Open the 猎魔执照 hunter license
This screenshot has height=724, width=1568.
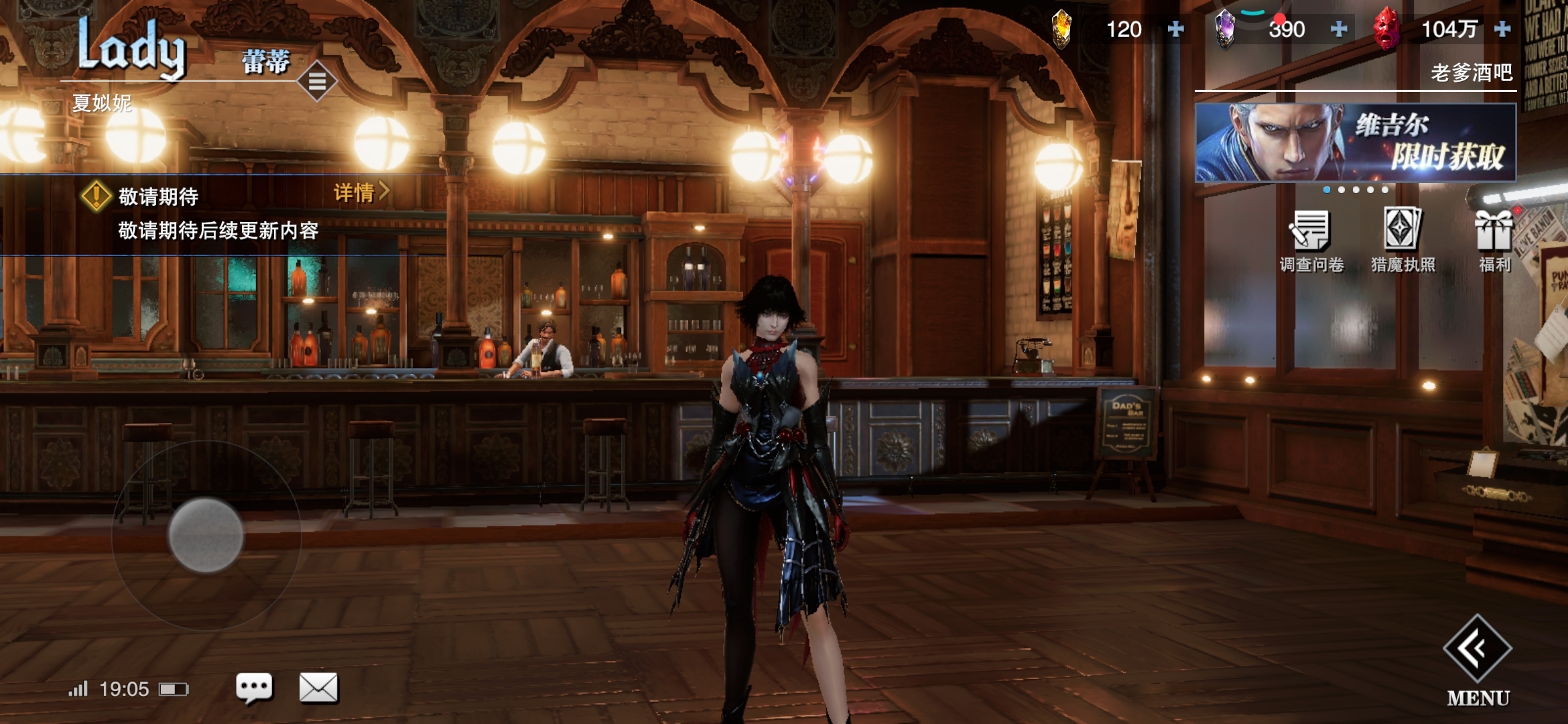pyautogui.click(x=1402, y=240)
